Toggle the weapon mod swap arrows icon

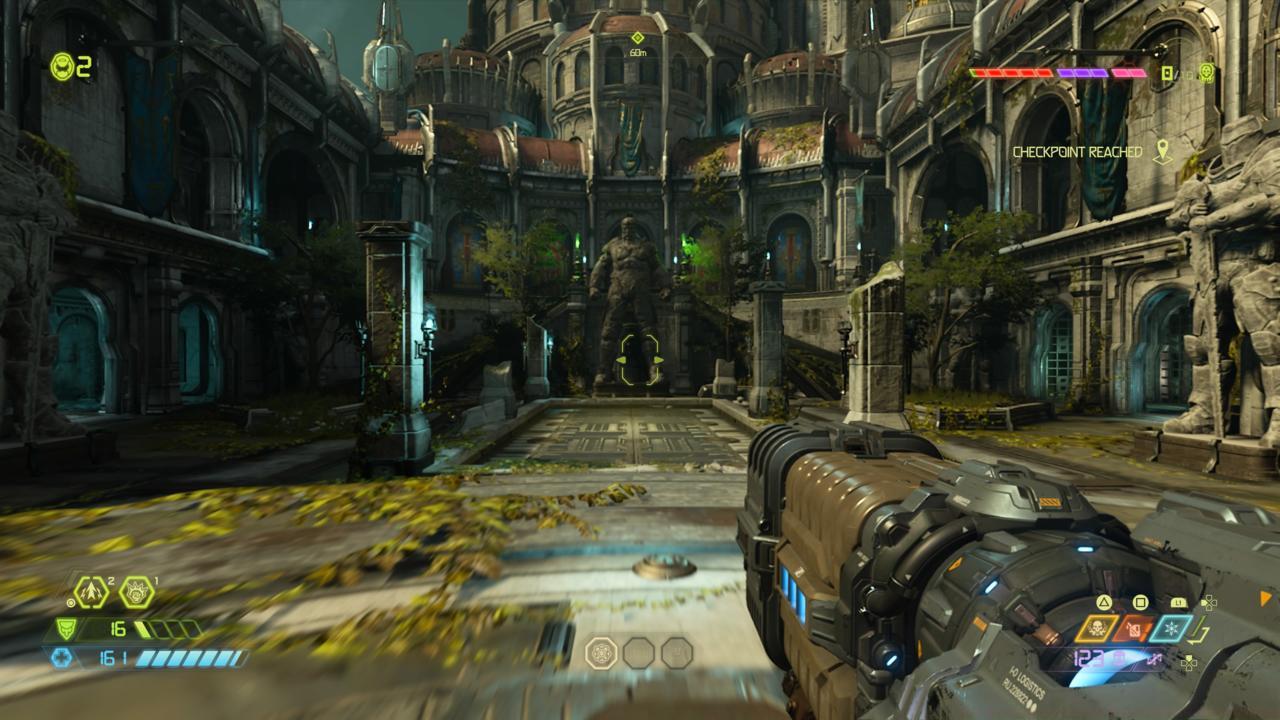click(1157, 659)
